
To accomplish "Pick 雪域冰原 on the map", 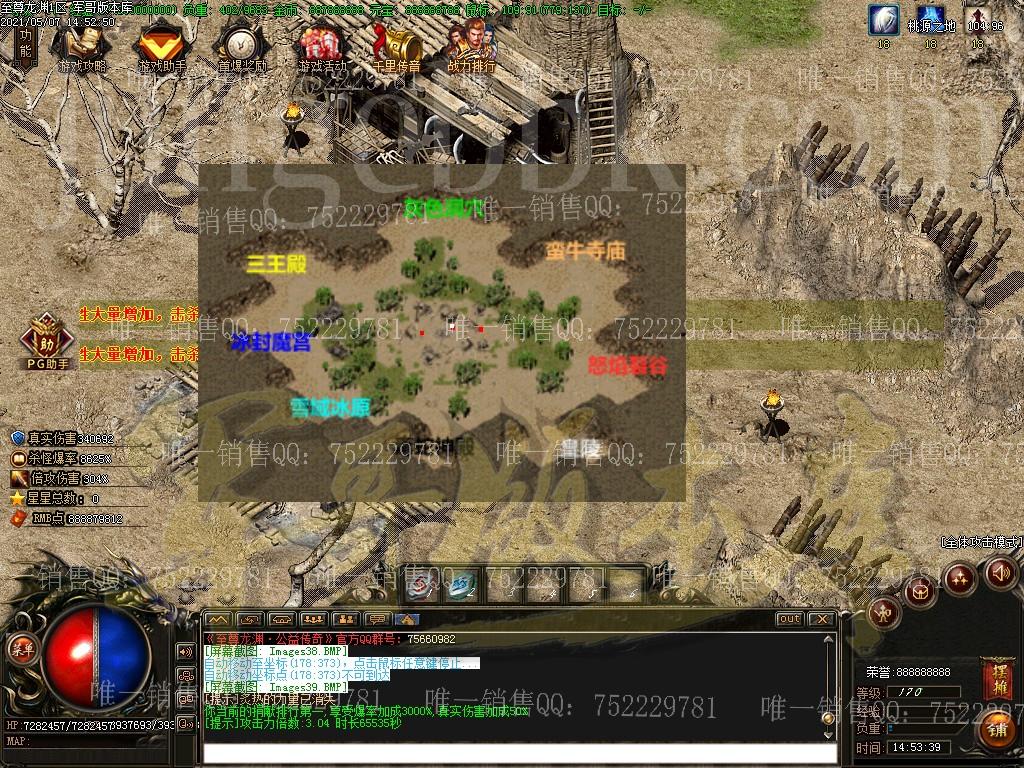I will point(330,408).
